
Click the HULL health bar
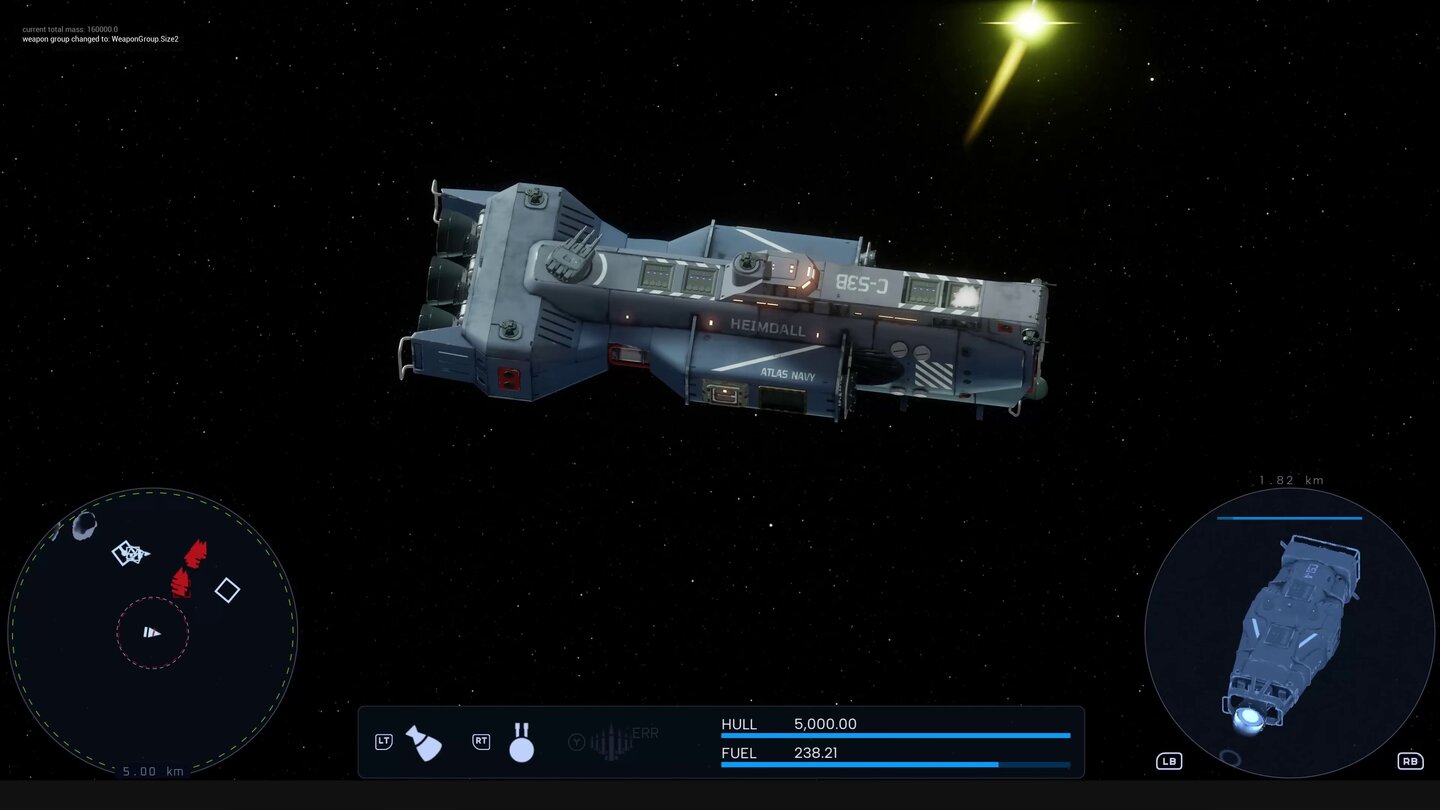coord(895,735)
